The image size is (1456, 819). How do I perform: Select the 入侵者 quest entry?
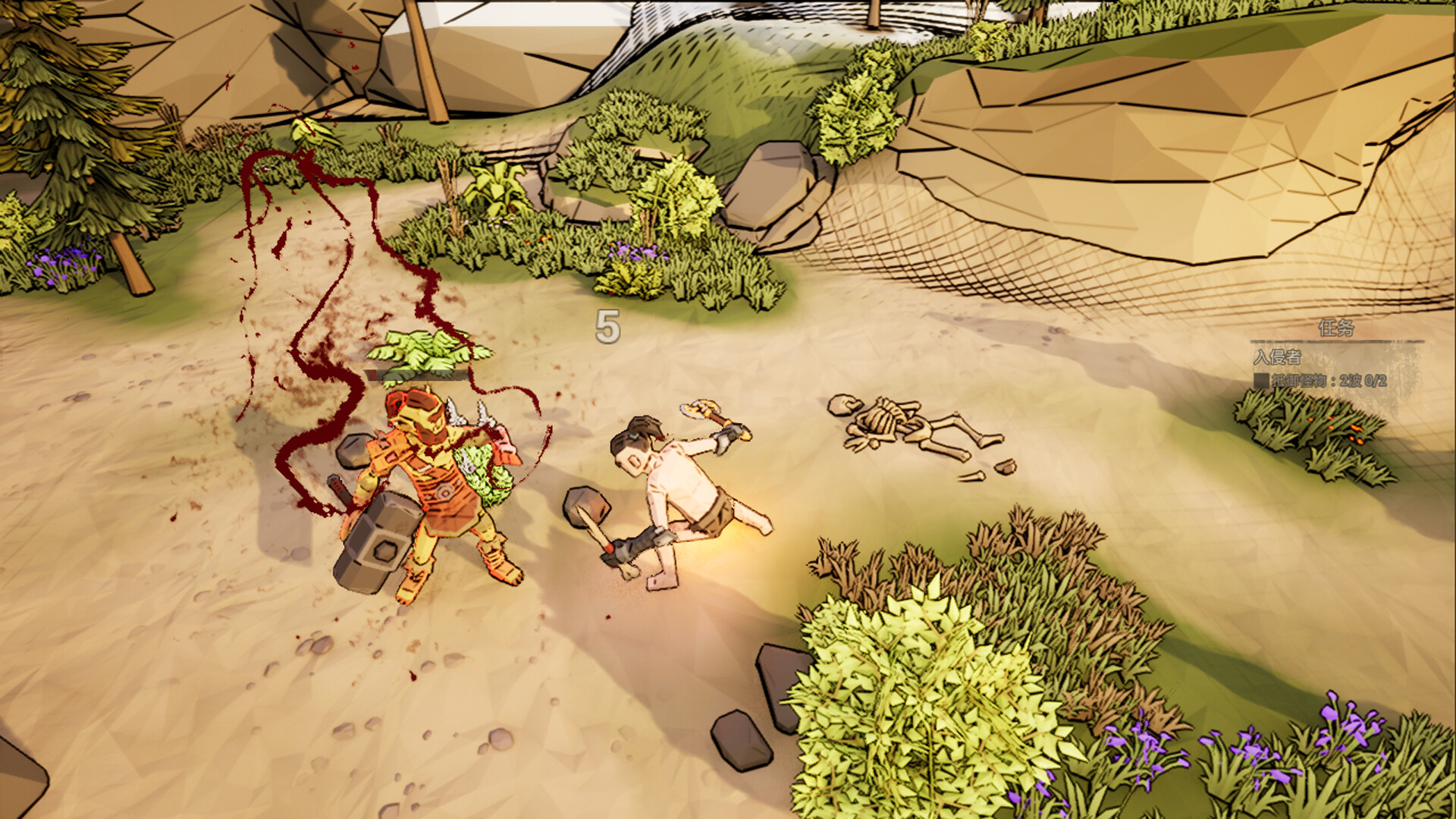1277,356
